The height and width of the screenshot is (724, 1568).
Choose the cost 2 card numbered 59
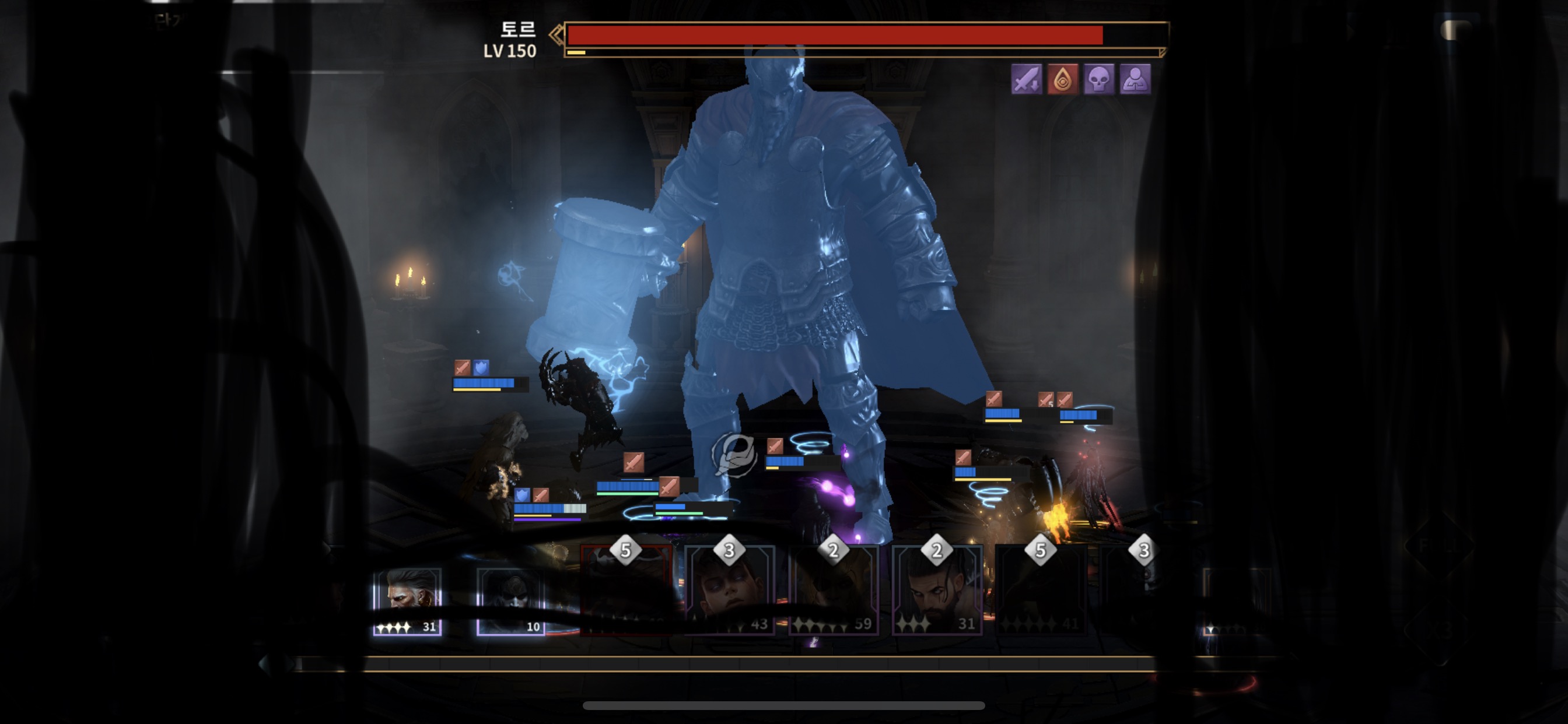834,590
